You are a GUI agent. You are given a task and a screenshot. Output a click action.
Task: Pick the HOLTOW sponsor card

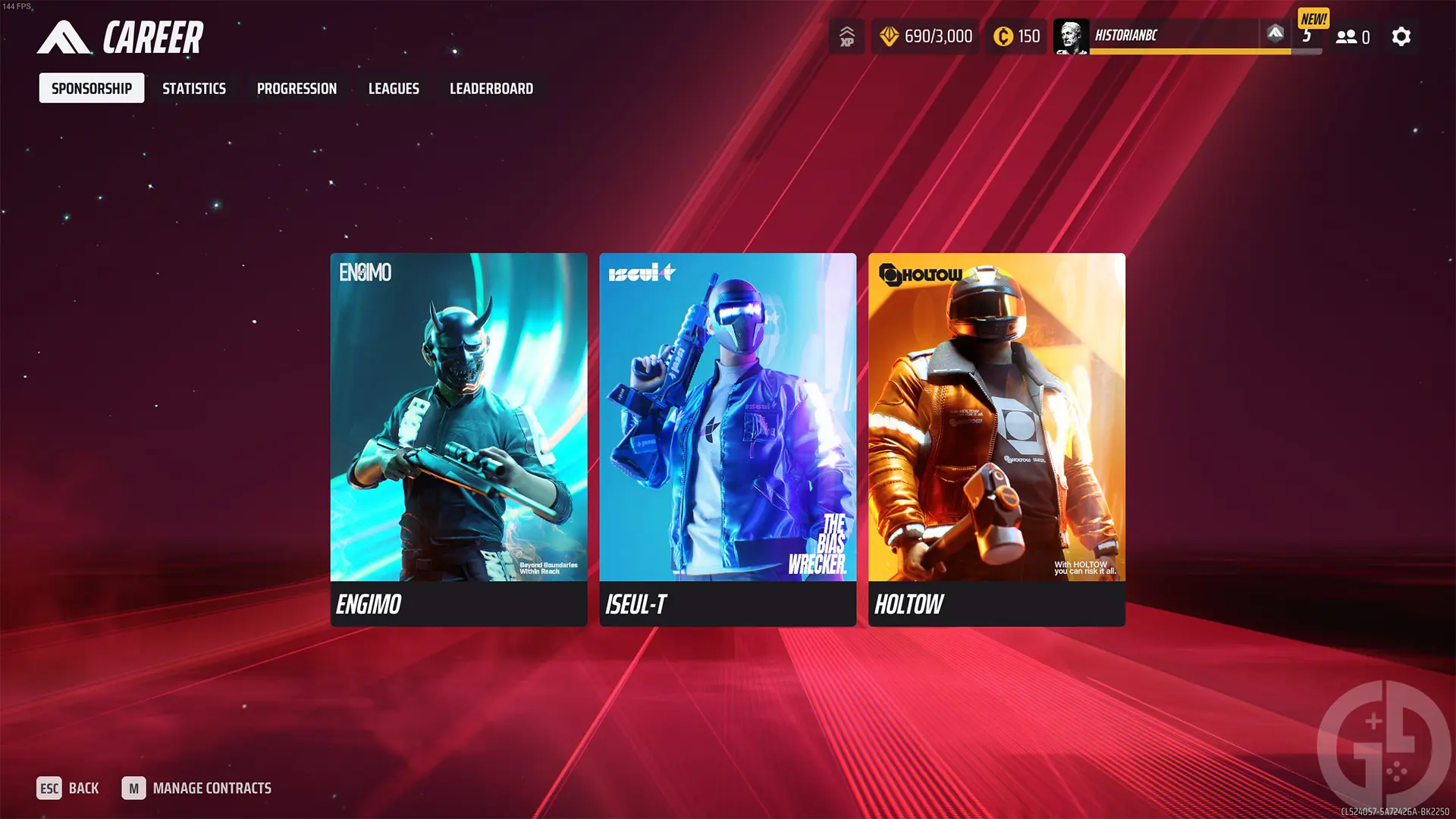996,439
